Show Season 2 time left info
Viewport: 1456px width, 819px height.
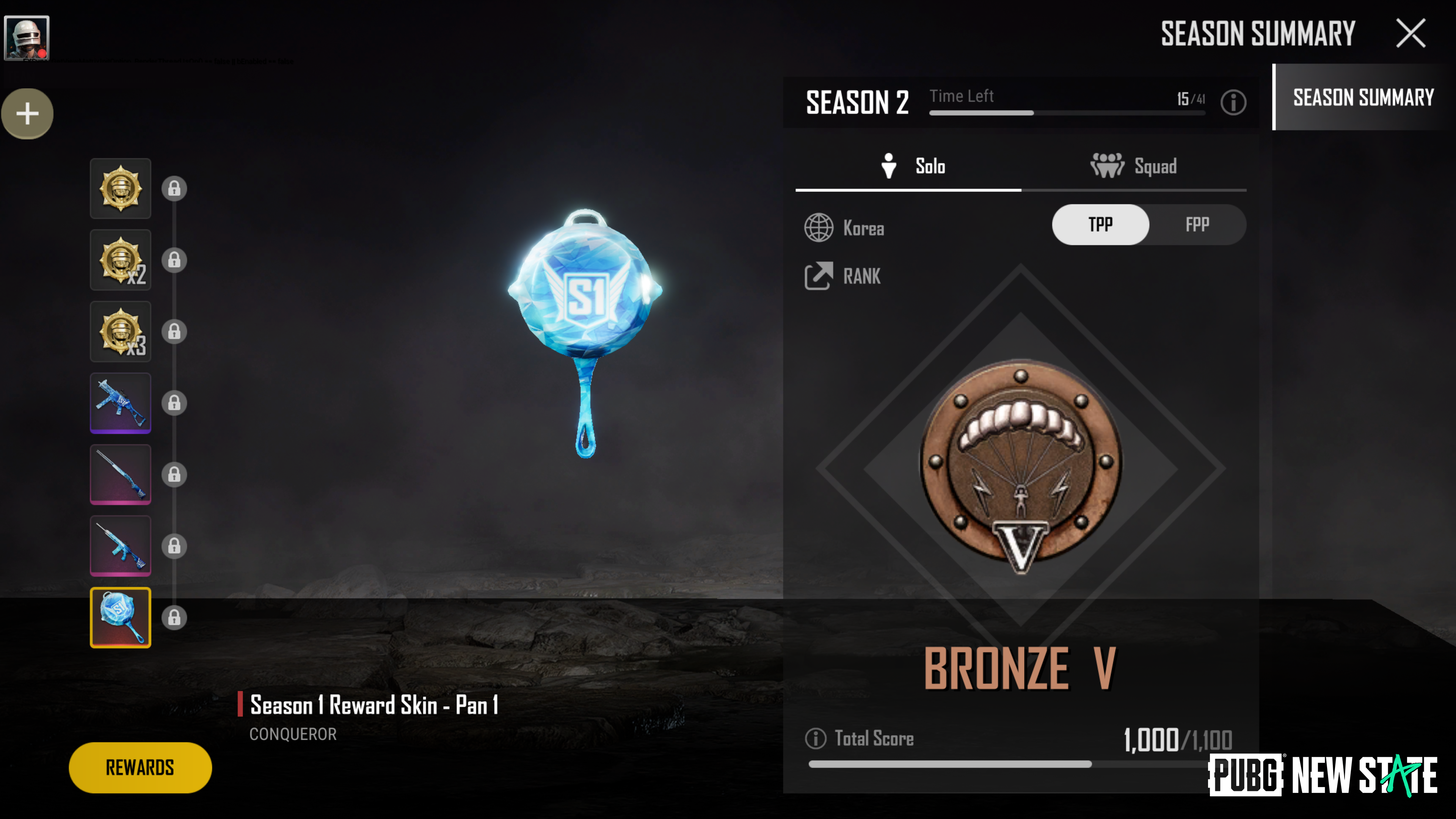[x=1233, y=102]
